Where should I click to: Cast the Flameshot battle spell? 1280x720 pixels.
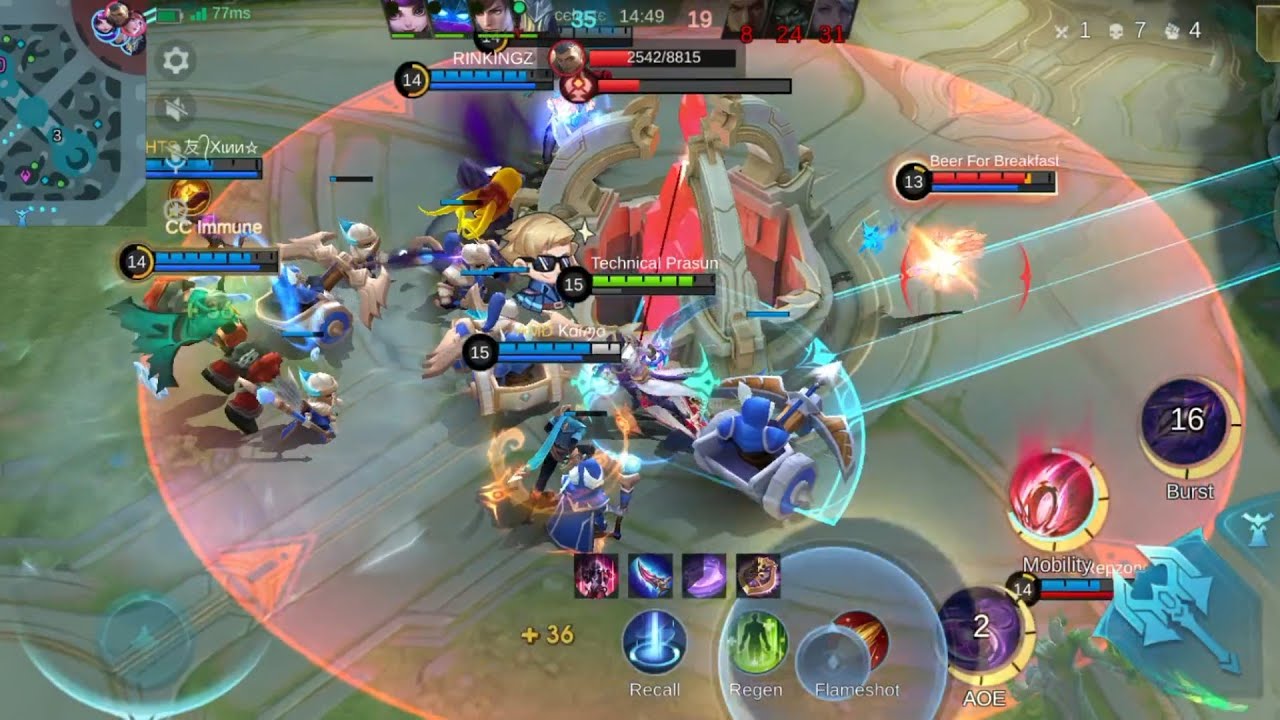856,643
